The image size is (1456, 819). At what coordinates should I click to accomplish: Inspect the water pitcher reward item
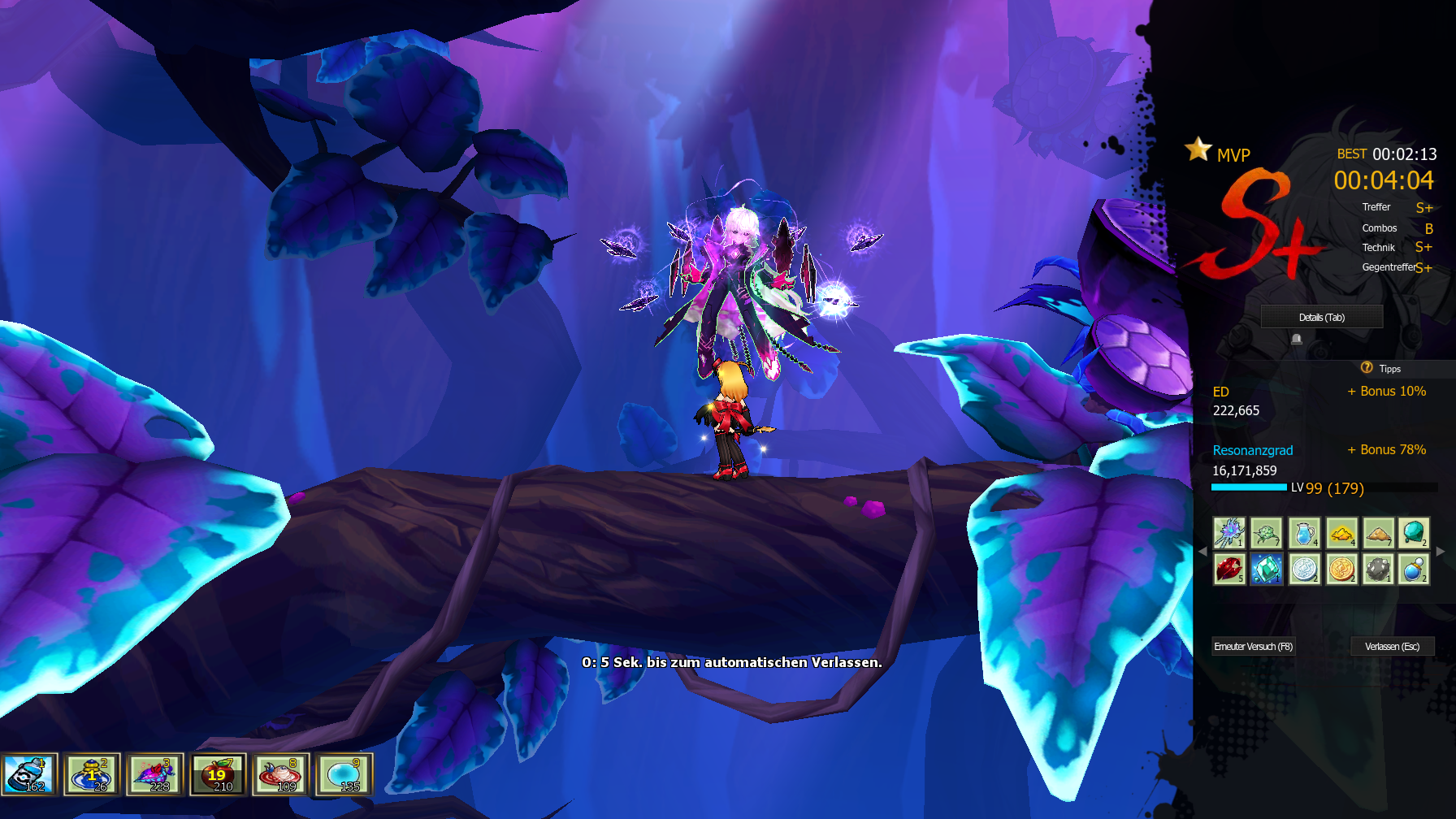pyautogui.click(x=1304, y=533)
